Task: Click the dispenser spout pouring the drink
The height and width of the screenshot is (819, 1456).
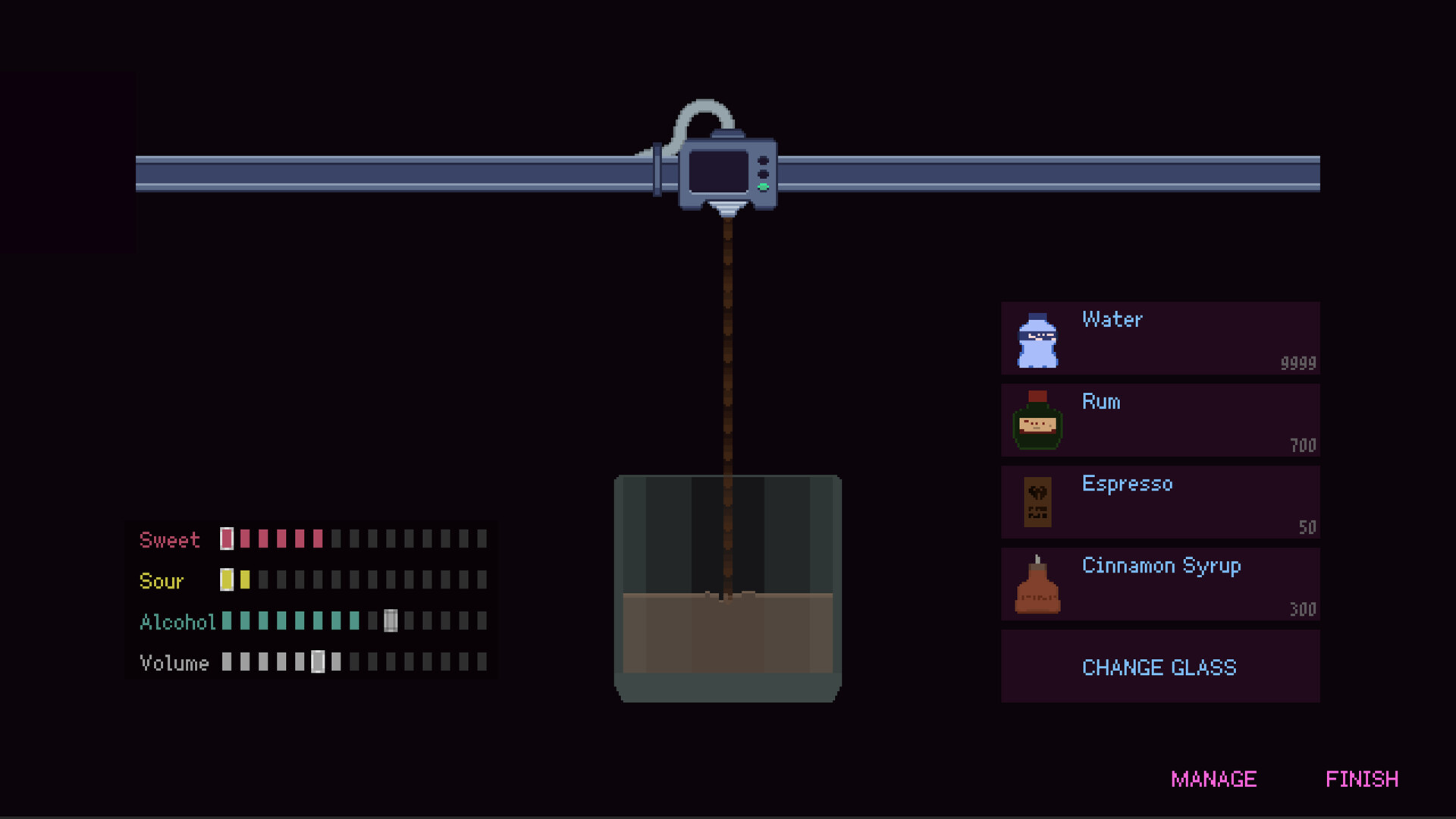Action: tap(726, 206)
